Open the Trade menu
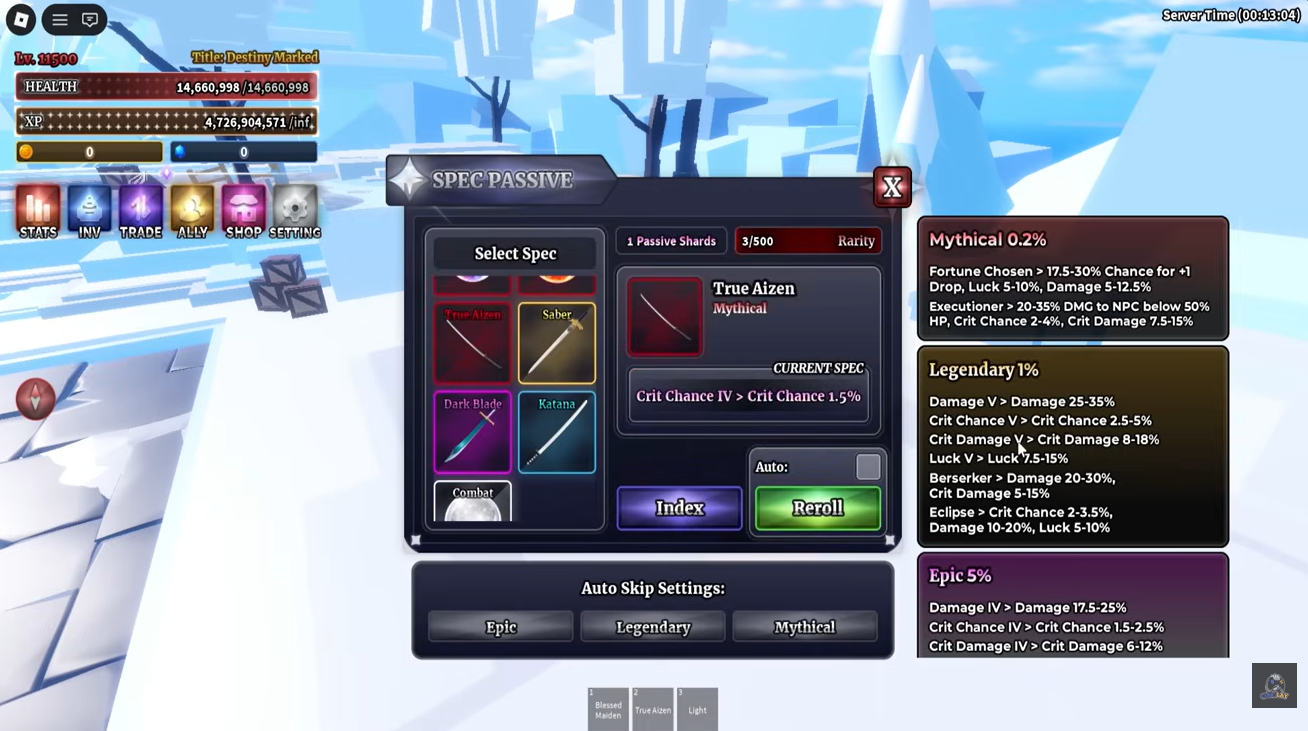 pos(141,212)
